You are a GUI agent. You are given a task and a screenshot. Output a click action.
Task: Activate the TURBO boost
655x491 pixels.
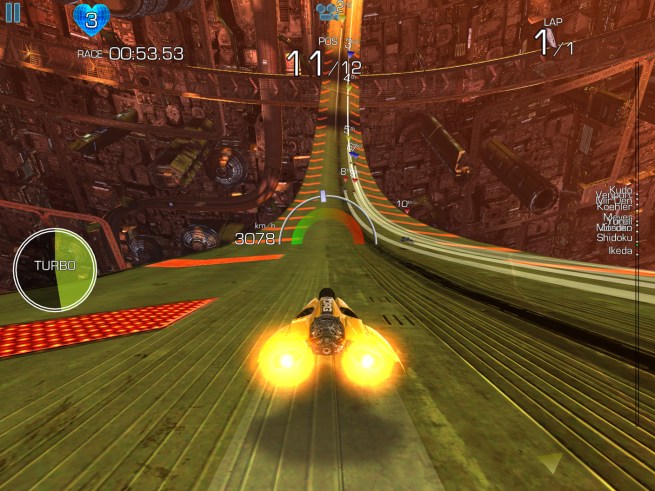[53, 266]
